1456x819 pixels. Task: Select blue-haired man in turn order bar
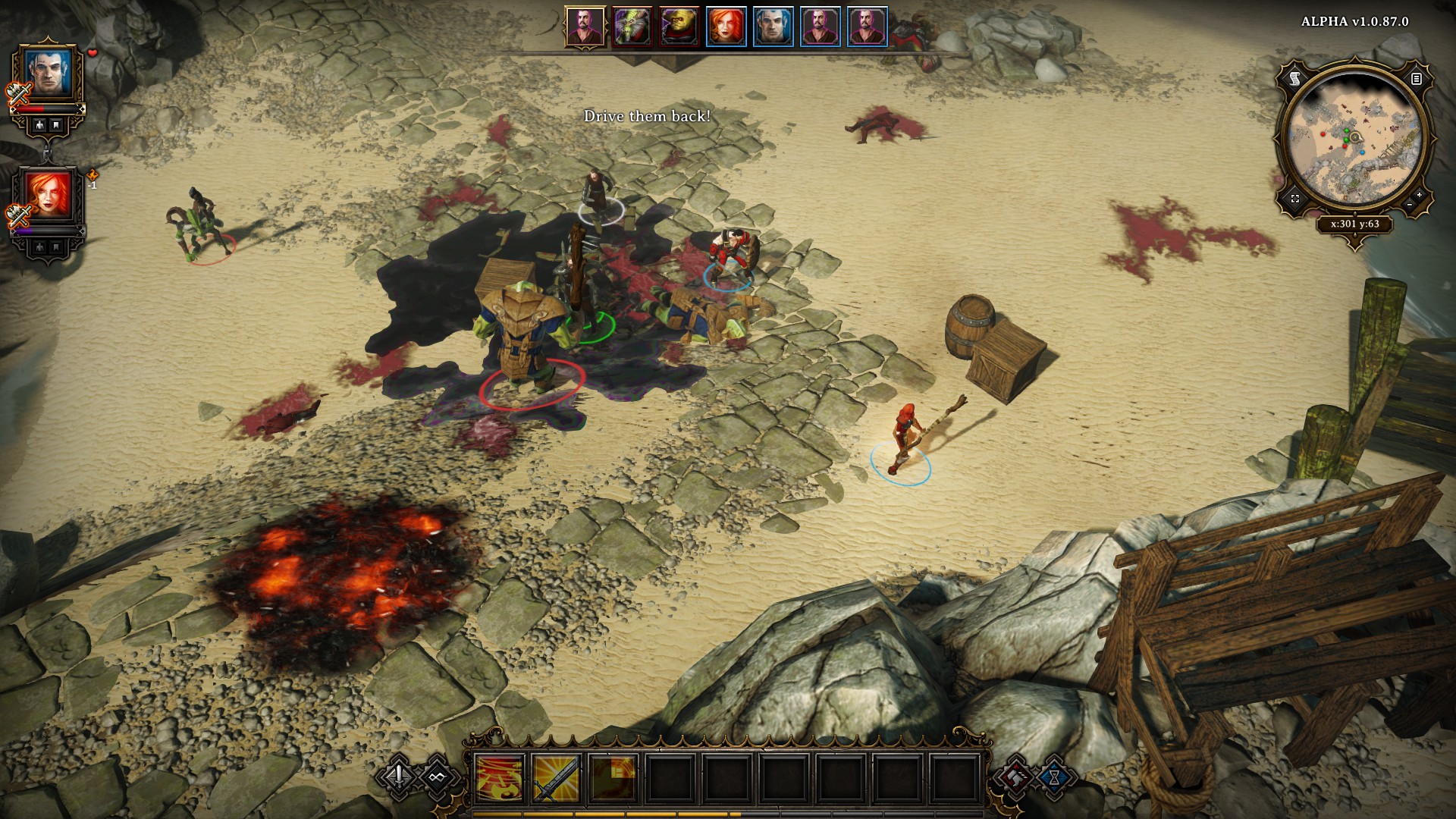click(x=773, y=27)
